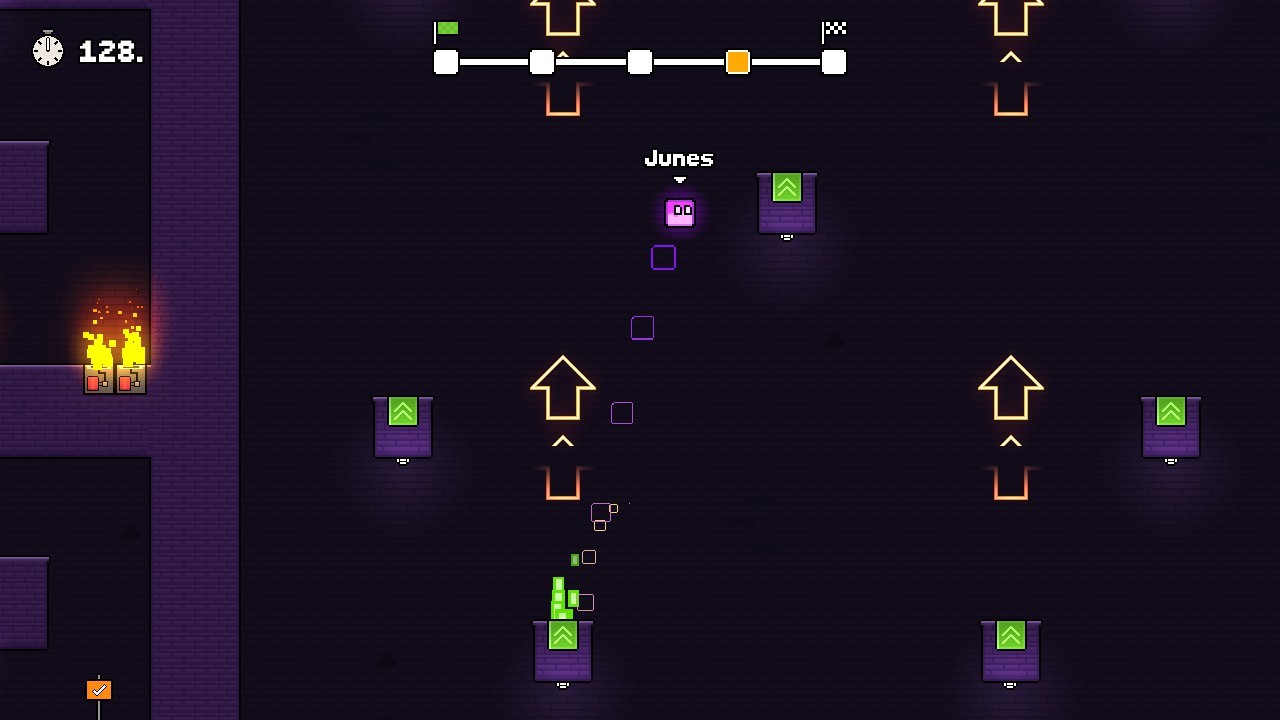This screenshot has width=1280, height=720.
Task: Click the large glowing arrow left of screen center
Action: (x=563, y=385)
